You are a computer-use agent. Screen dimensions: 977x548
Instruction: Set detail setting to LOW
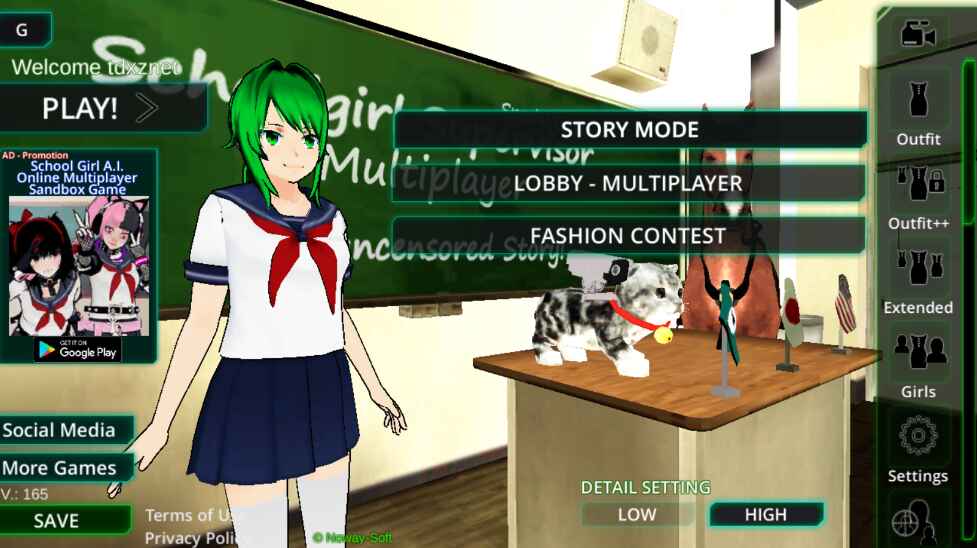[637, 515]
